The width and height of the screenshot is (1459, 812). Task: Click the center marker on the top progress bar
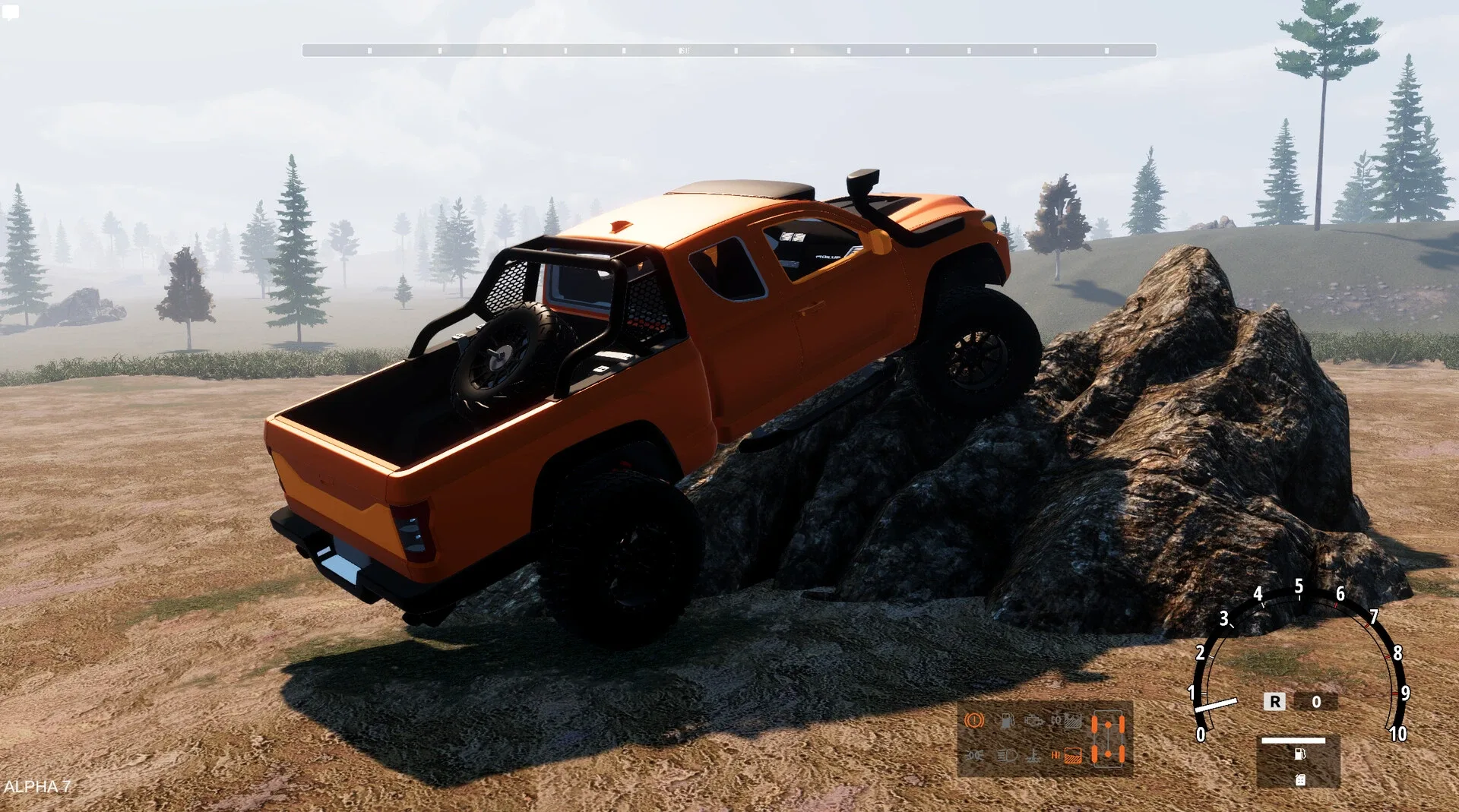click(684, 49)
